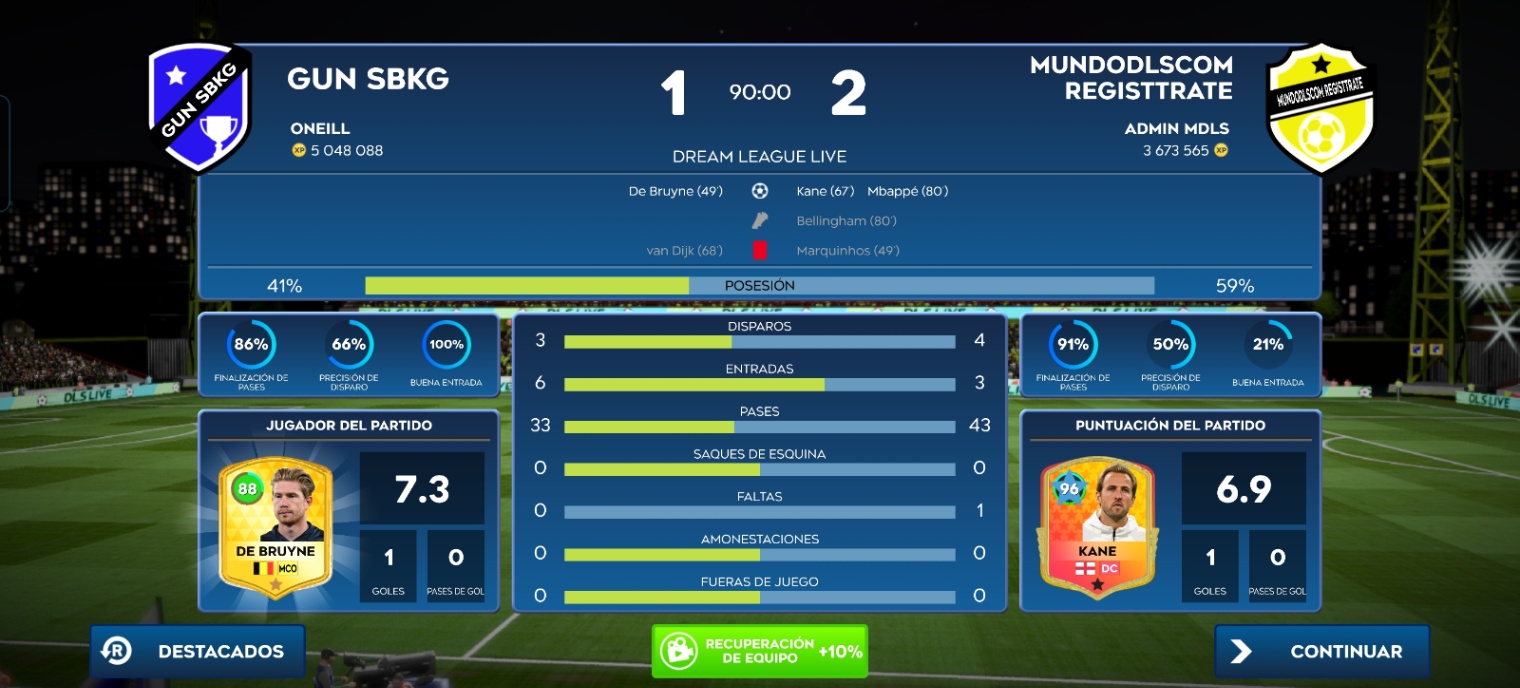Click the Mundodlscom Registtrate team crest
The height and width of the screenshot is (688, 1520).
[x=1321, y=108]
